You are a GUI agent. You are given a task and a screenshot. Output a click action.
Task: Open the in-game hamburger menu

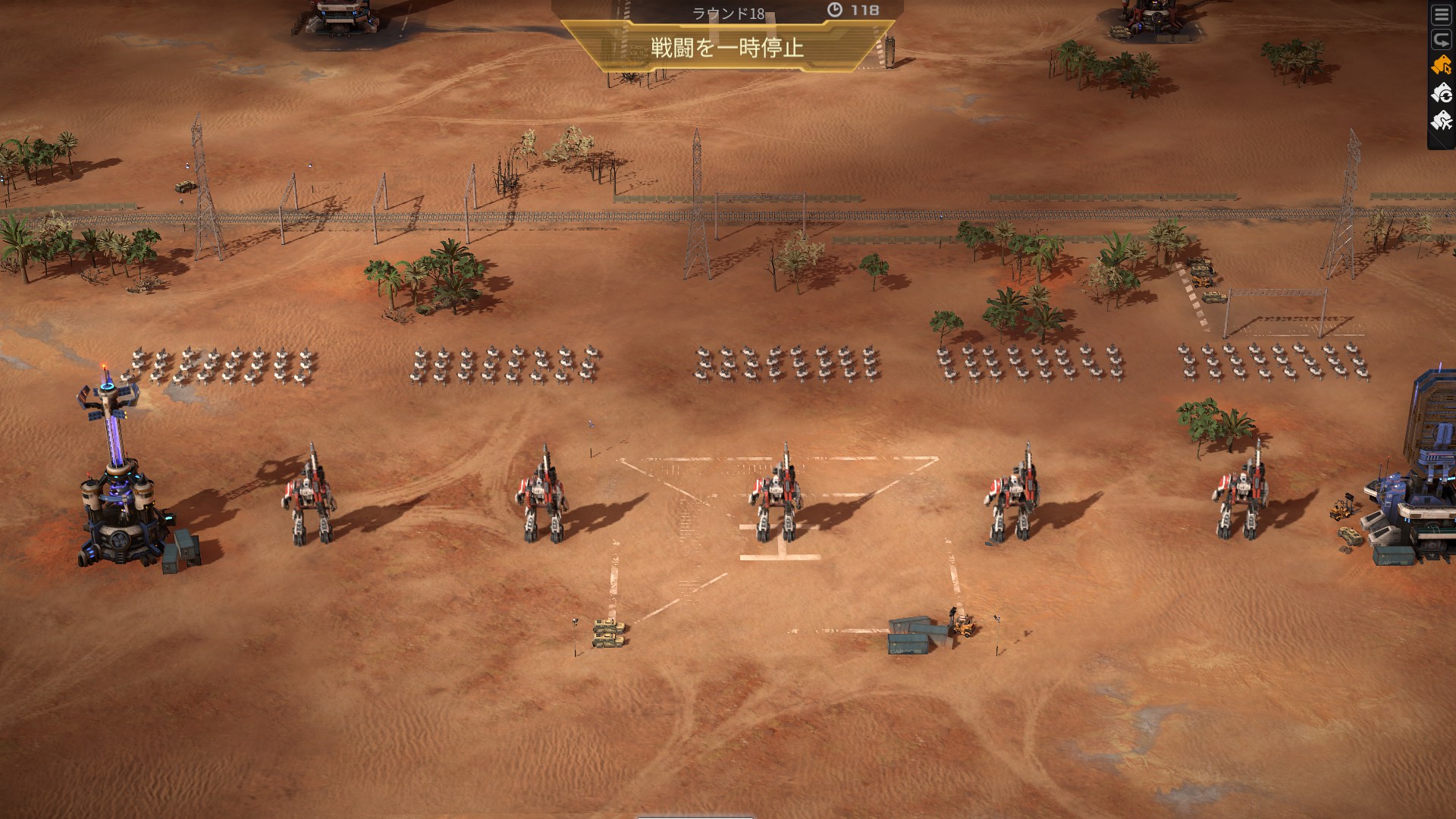1442,14
